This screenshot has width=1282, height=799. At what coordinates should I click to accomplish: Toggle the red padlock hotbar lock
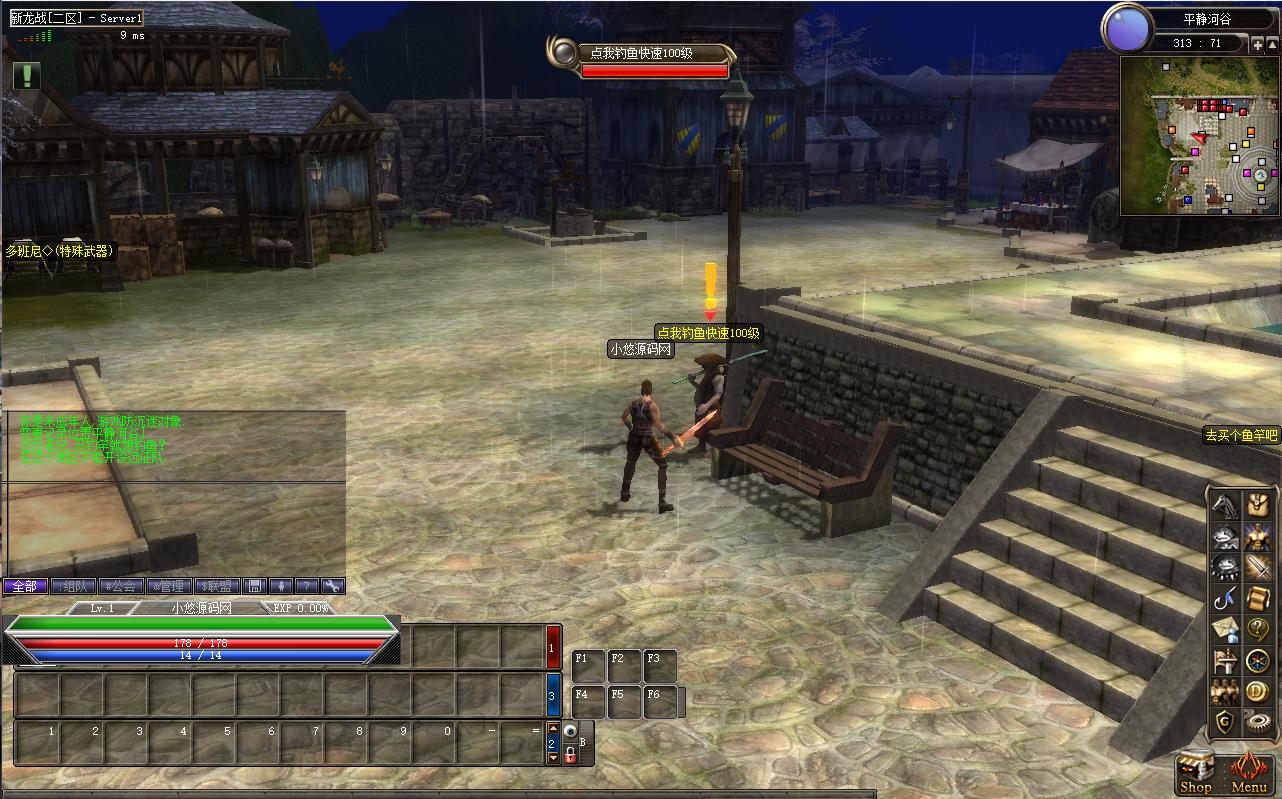coord(570,755)
